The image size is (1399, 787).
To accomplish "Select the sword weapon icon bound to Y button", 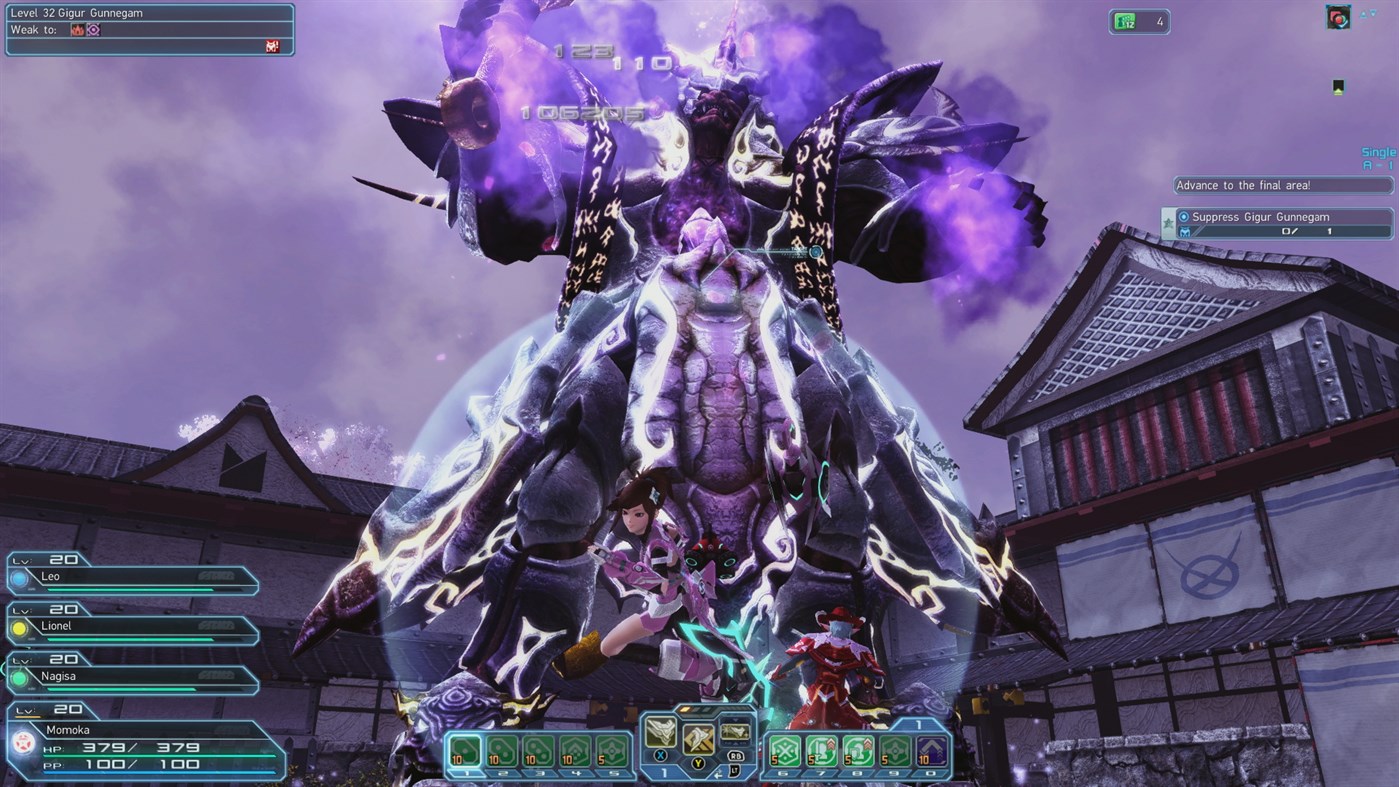I will (698, 739).
